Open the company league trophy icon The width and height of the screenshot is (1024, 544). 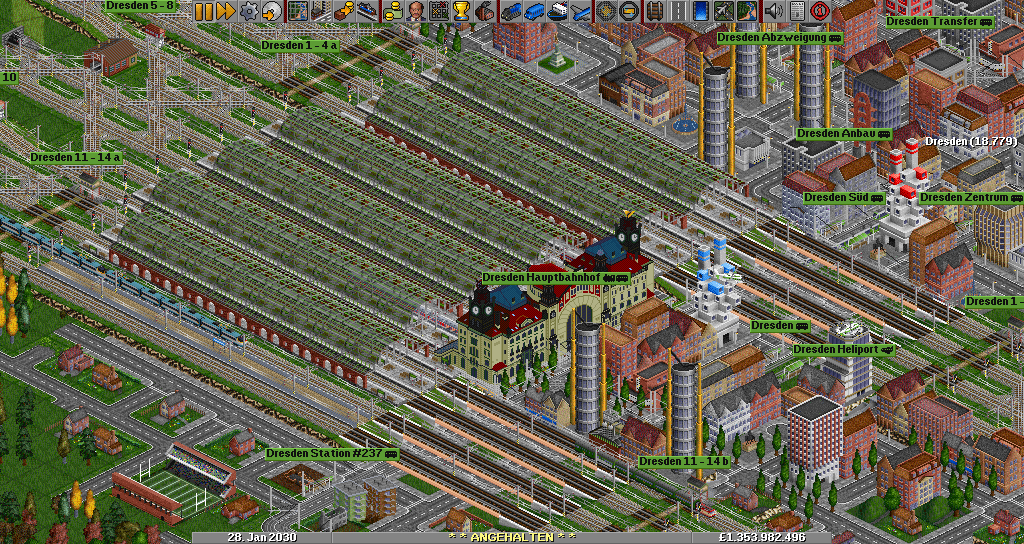tap(461, 11)
